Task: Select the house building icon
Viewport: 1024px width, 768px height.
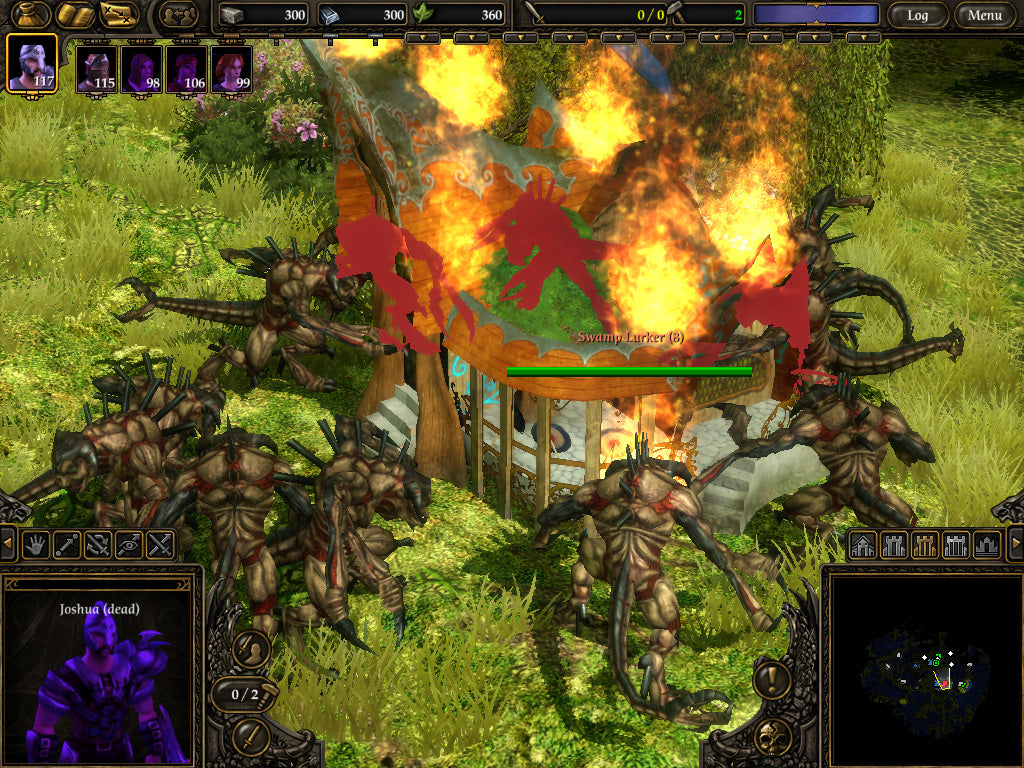Action: [x=863, y=545]
